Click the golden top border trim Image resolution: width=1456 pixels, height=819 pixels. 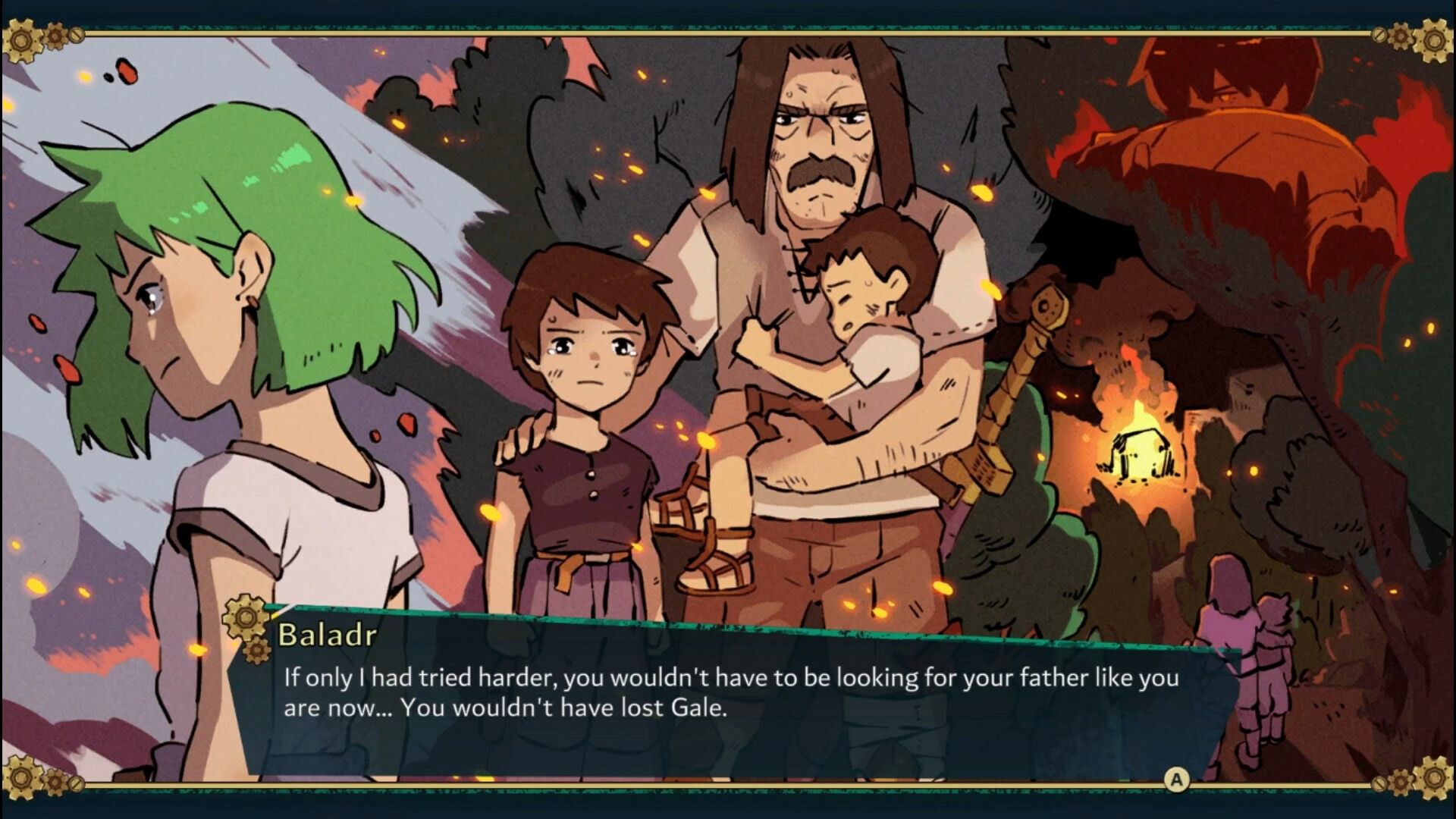point(728,33)
